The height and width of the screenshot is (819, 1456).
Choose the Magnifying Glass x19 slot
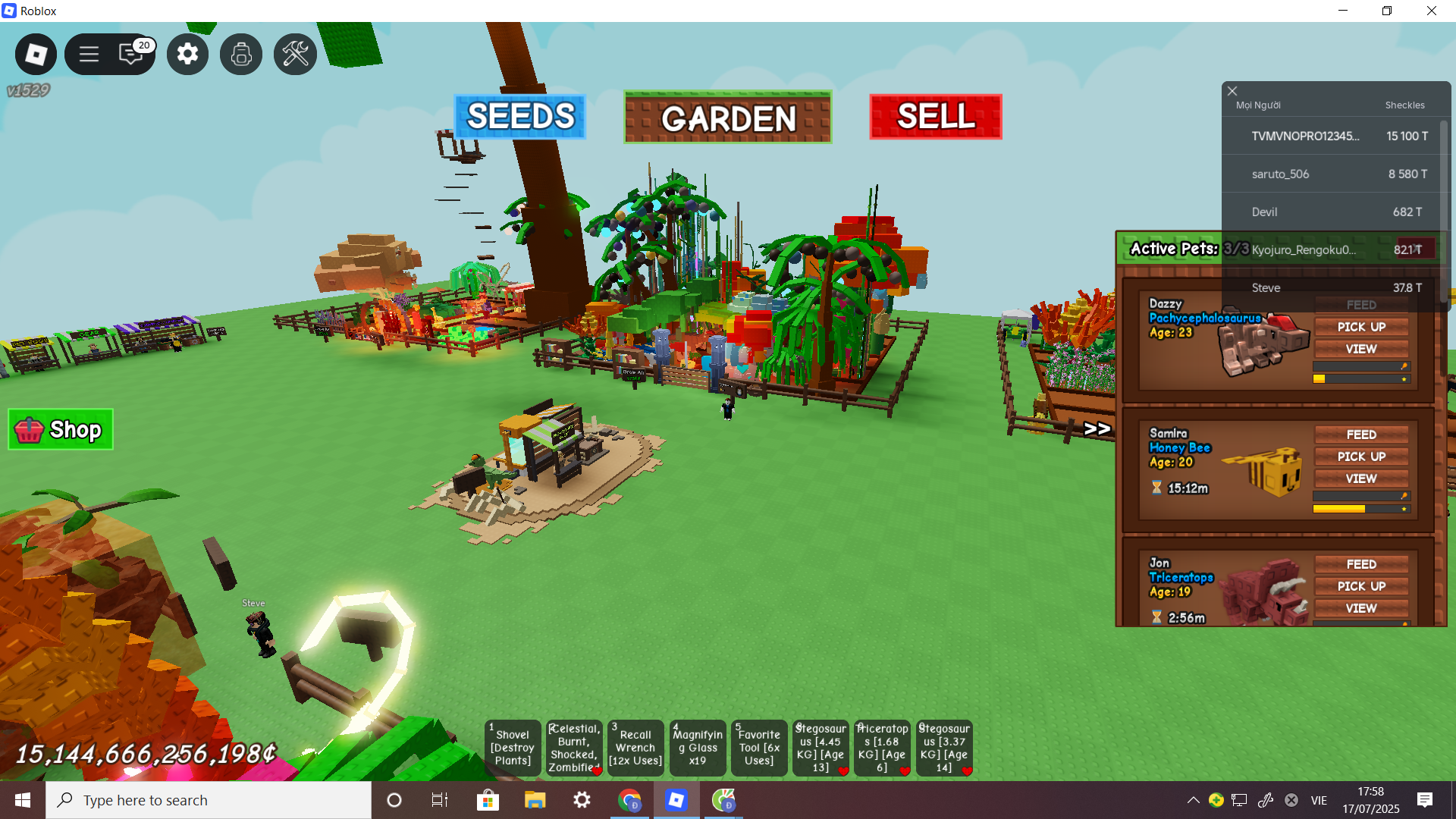pyautogui.click(x=698, y=748)
